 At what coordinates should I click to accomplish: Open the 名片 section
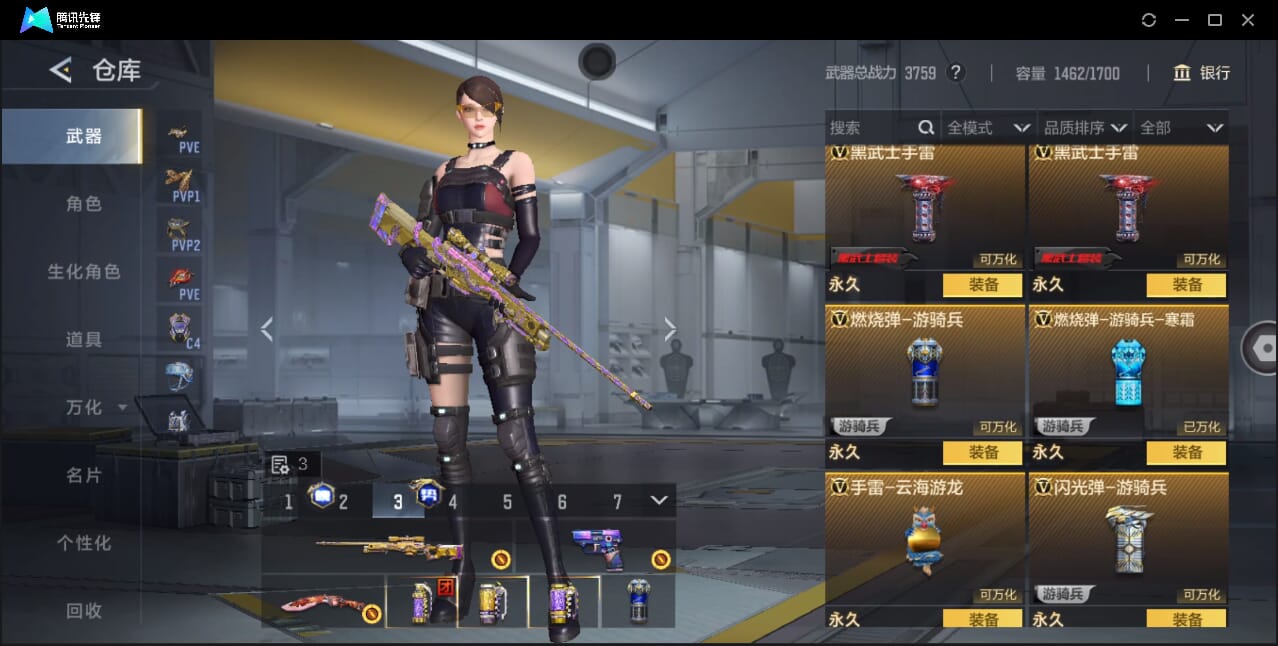click(x=84, y=476)
